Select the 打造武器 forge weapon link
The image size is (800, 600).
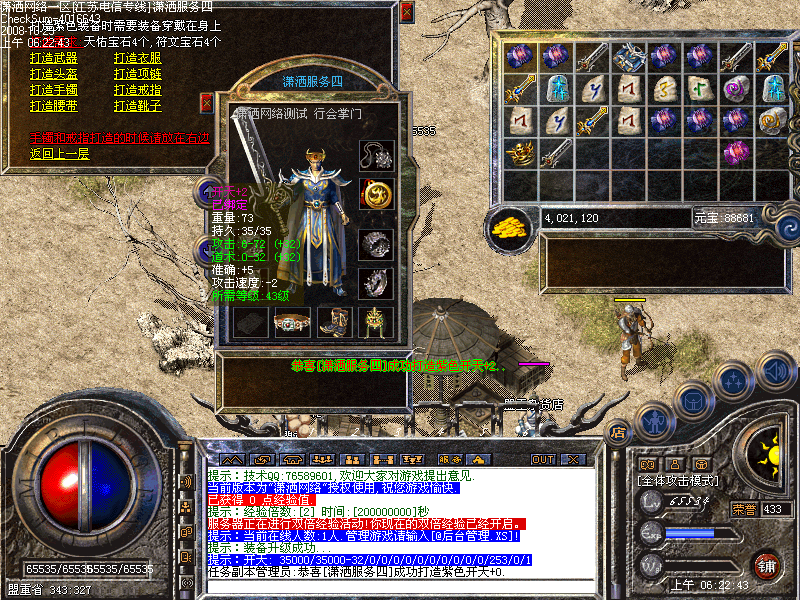point(53,58)
